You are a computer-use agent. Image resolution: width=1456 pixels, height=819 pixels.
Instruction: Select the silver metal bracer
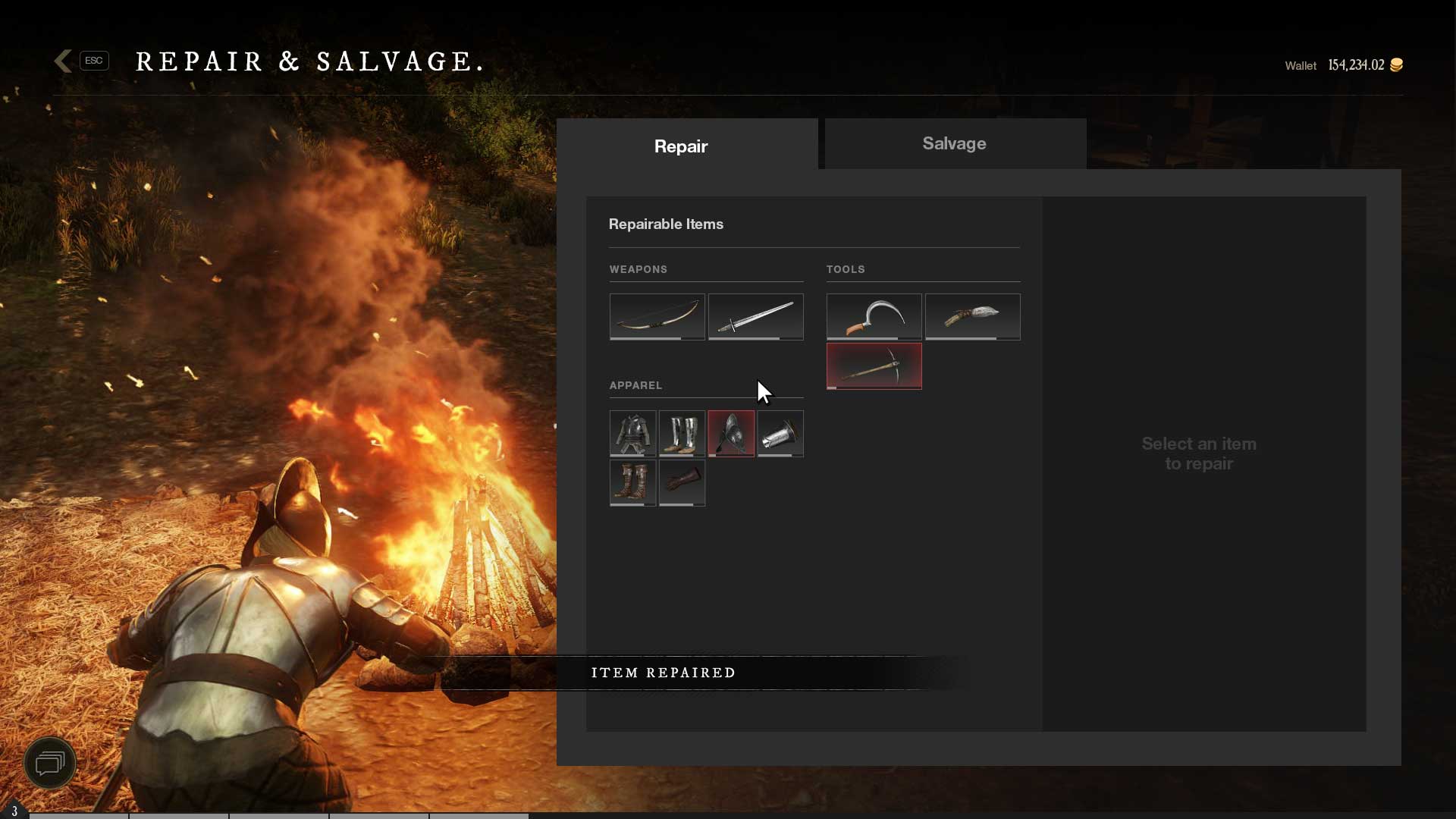point(780,433)
